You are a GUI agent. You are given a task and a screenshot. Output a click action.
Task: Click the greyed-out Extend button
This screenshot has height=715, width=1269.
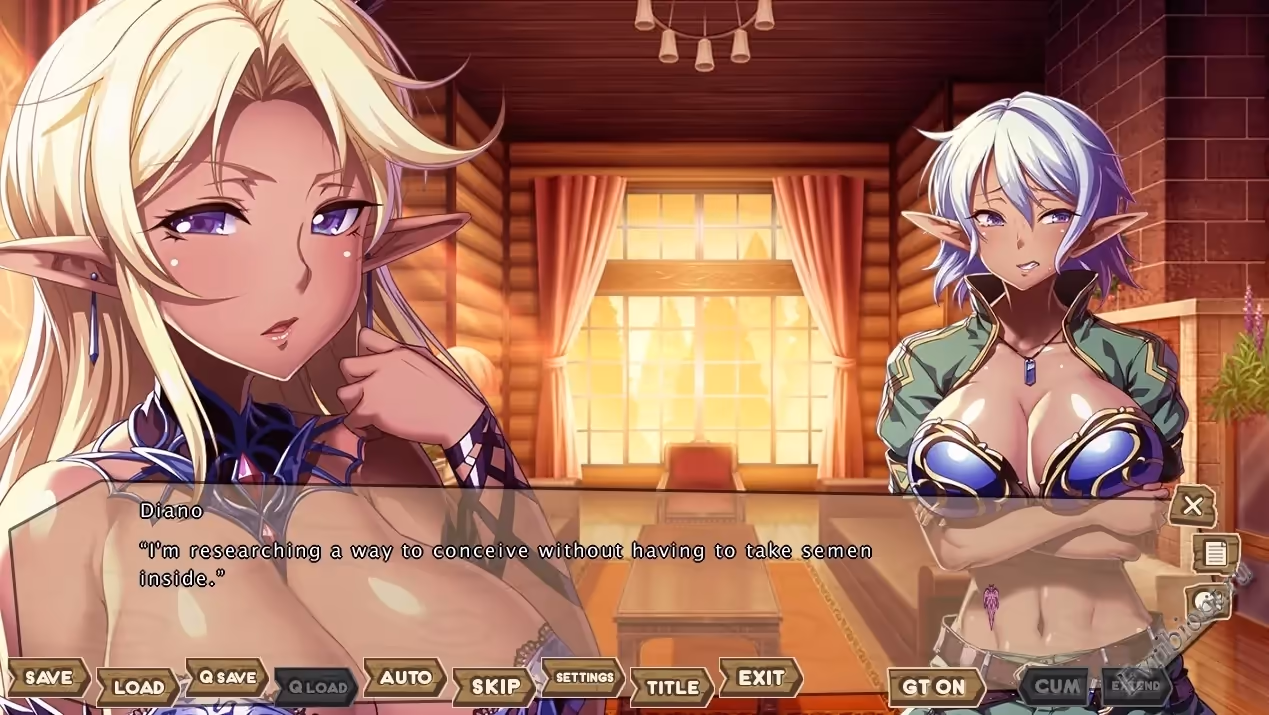(x=1137, y=686)
